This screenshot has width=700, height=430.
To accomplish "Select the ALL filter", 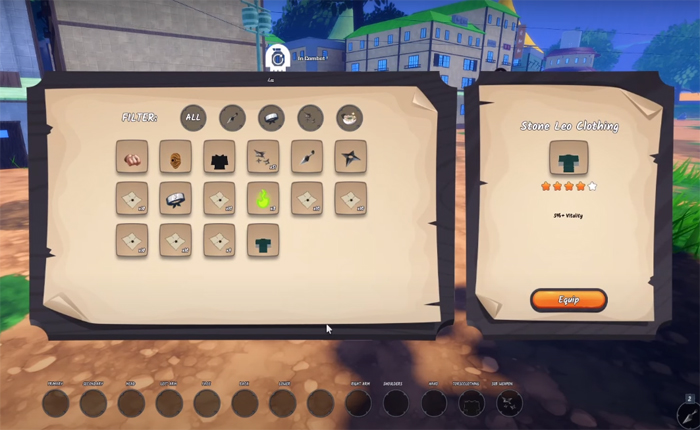I will (x=193, y=118).
